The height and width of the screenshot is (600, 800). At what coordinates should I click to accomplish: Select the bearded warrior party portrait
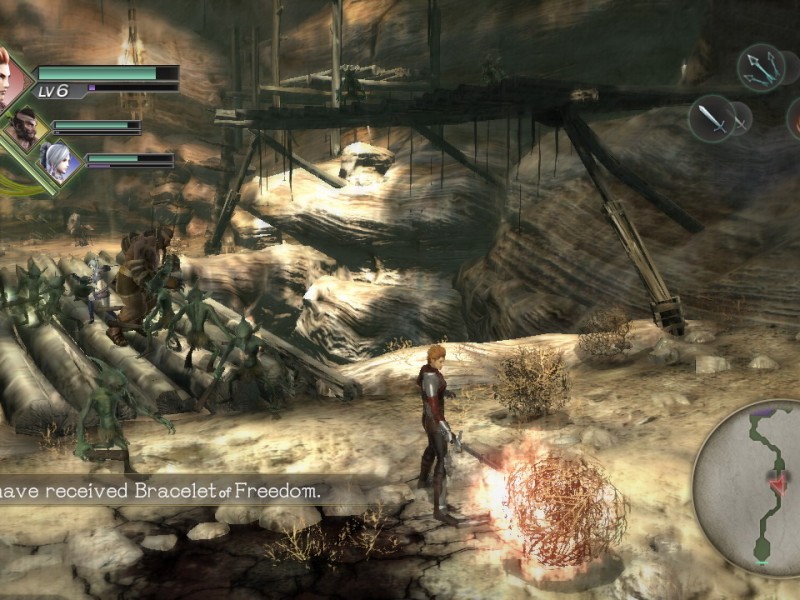tap(24, 127)
